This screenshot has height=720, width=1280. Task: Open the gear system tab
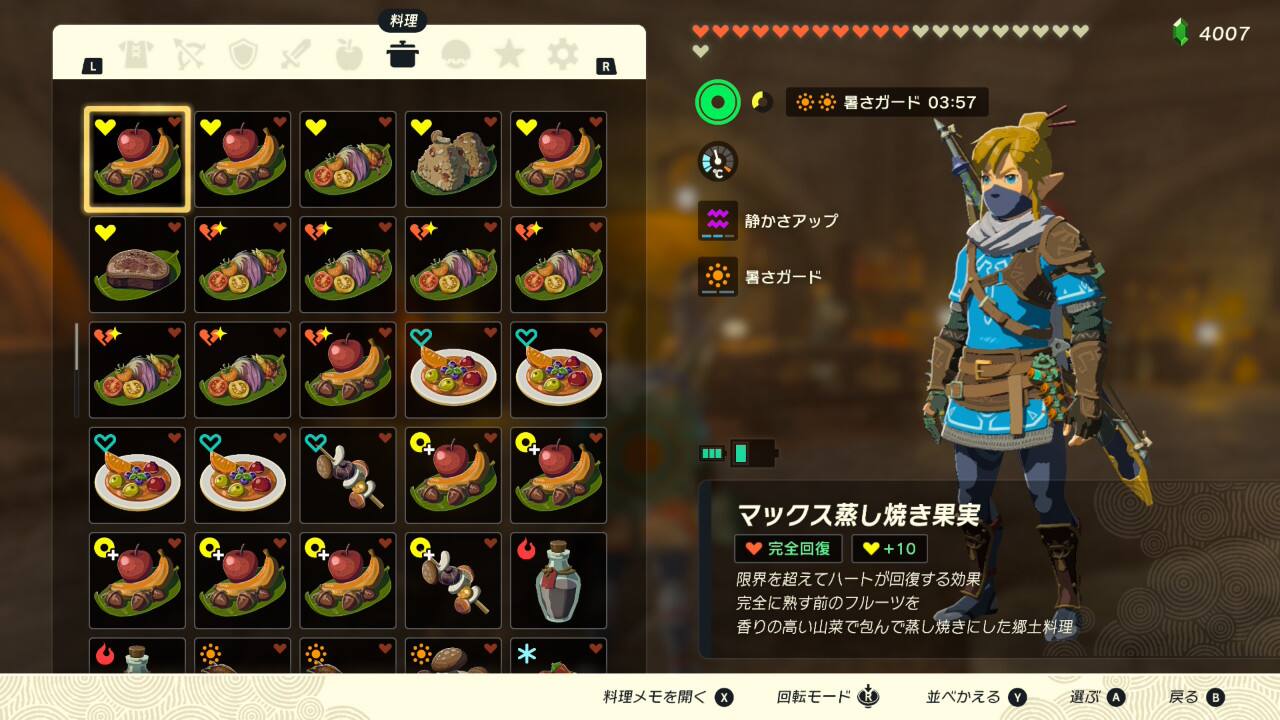[562, 54]
